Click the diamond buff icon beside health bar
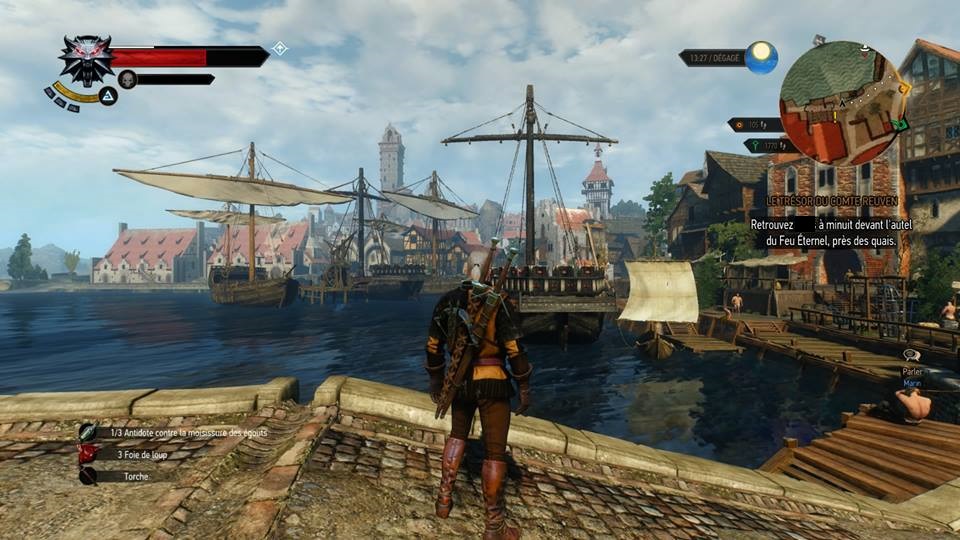The height and width of the screenshot is (540, 960). [281, 48]
